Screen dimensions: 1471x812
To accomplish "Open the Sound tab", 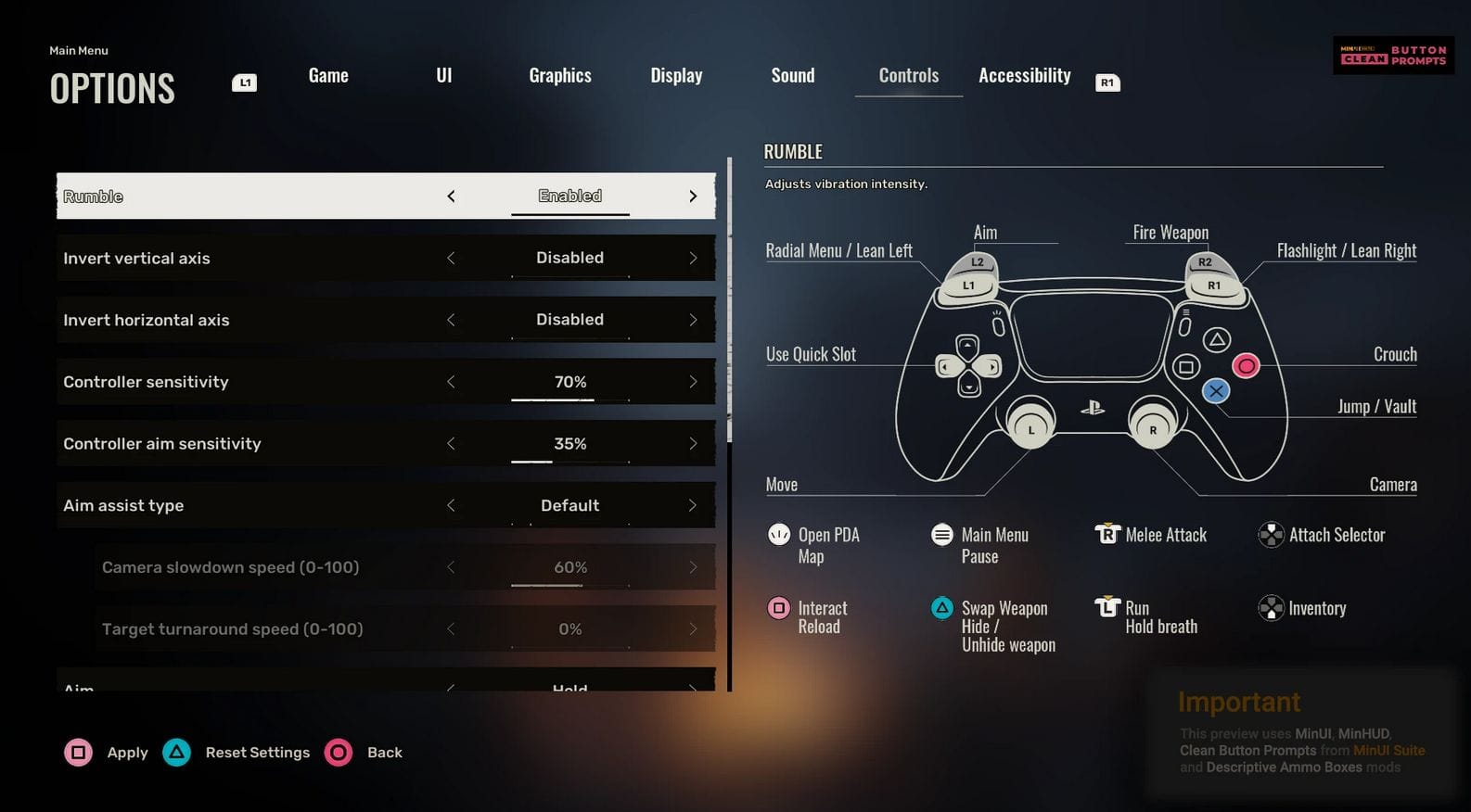I will click(793, 76).
